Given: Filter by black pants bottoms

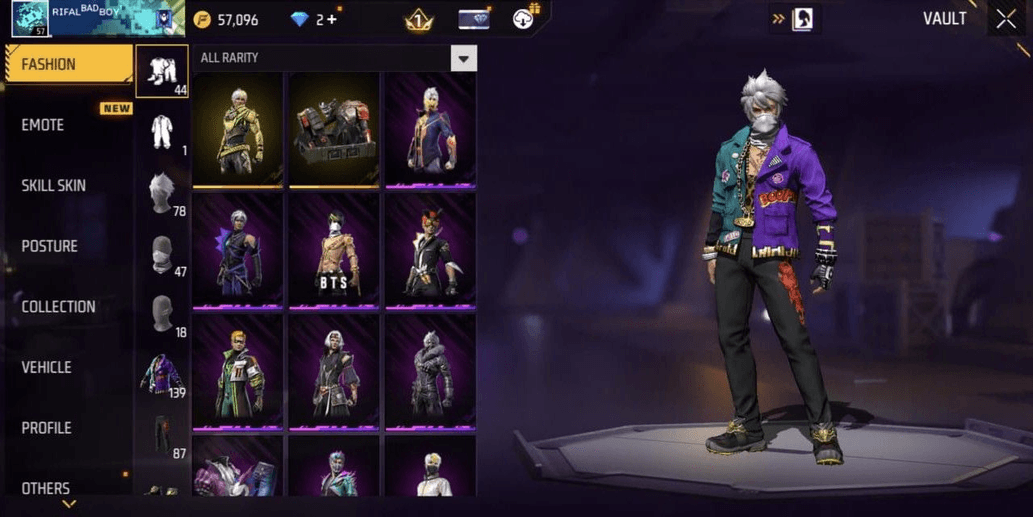Looking at the screenshot, I should (x=161, y=435).
